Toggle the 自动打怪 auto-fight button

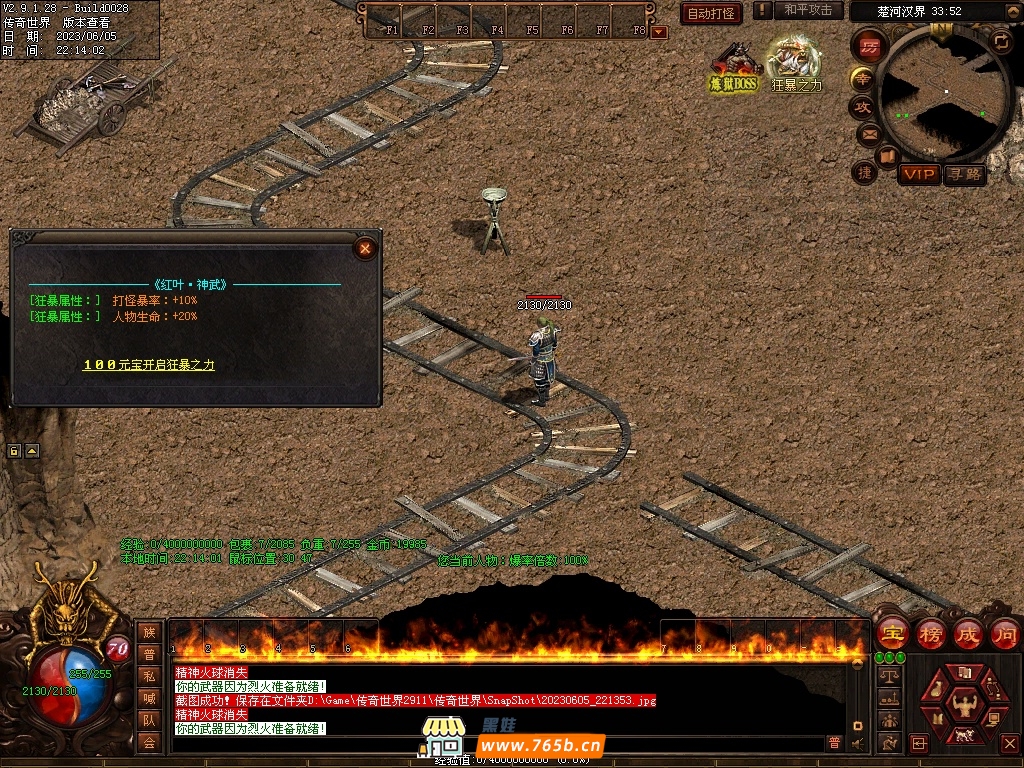click(711, 13)
